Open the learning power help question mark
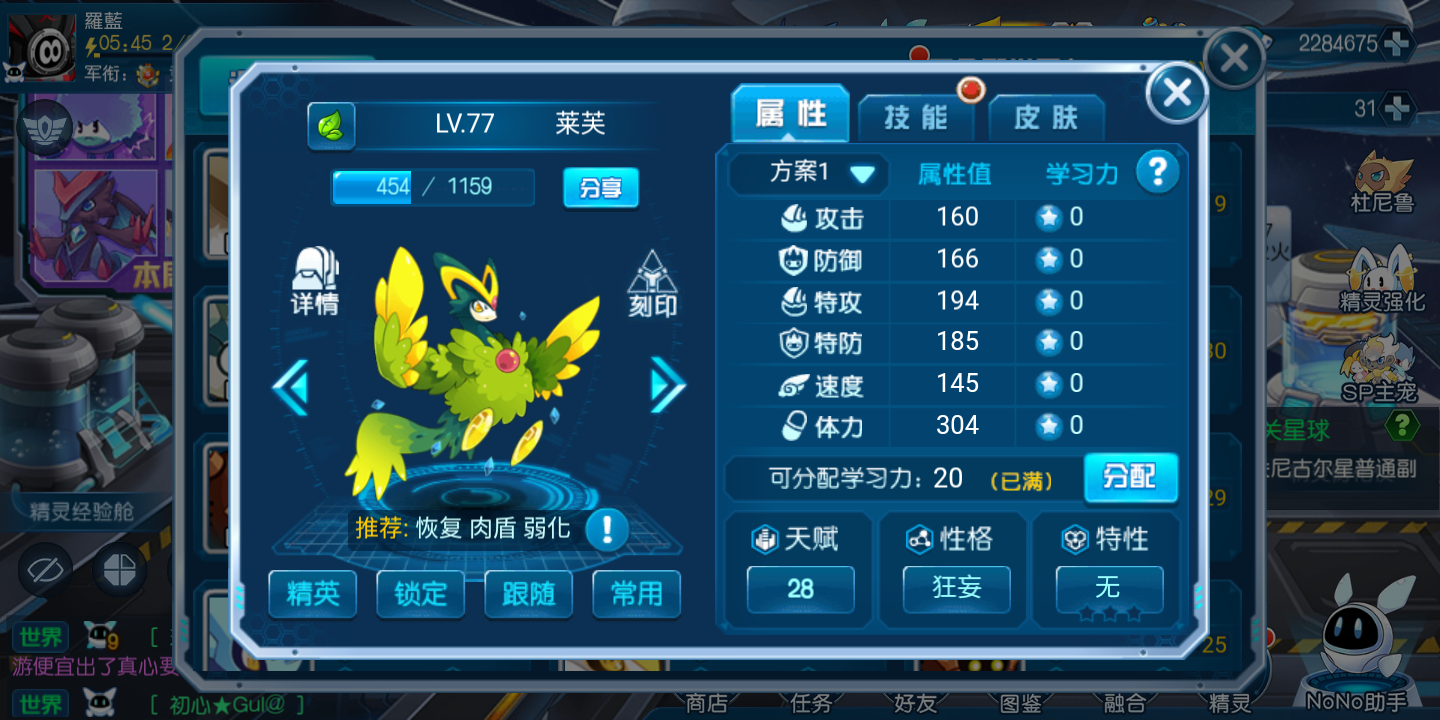Image resolution: width=1440 pixels, height=720 pixels. tap(1157, 173)
